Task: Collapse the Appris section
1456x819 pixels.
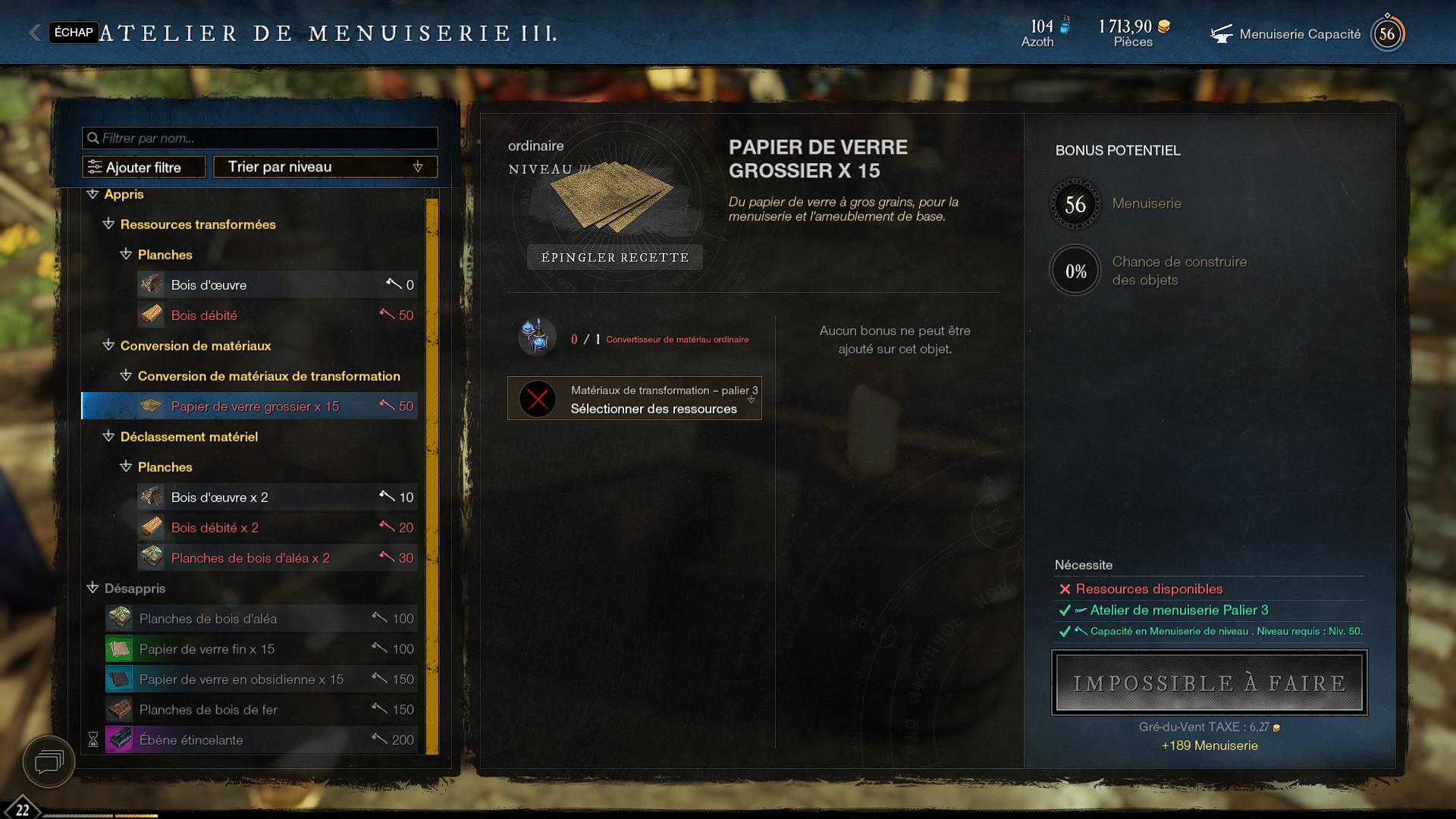Action: tap(93, 193)
